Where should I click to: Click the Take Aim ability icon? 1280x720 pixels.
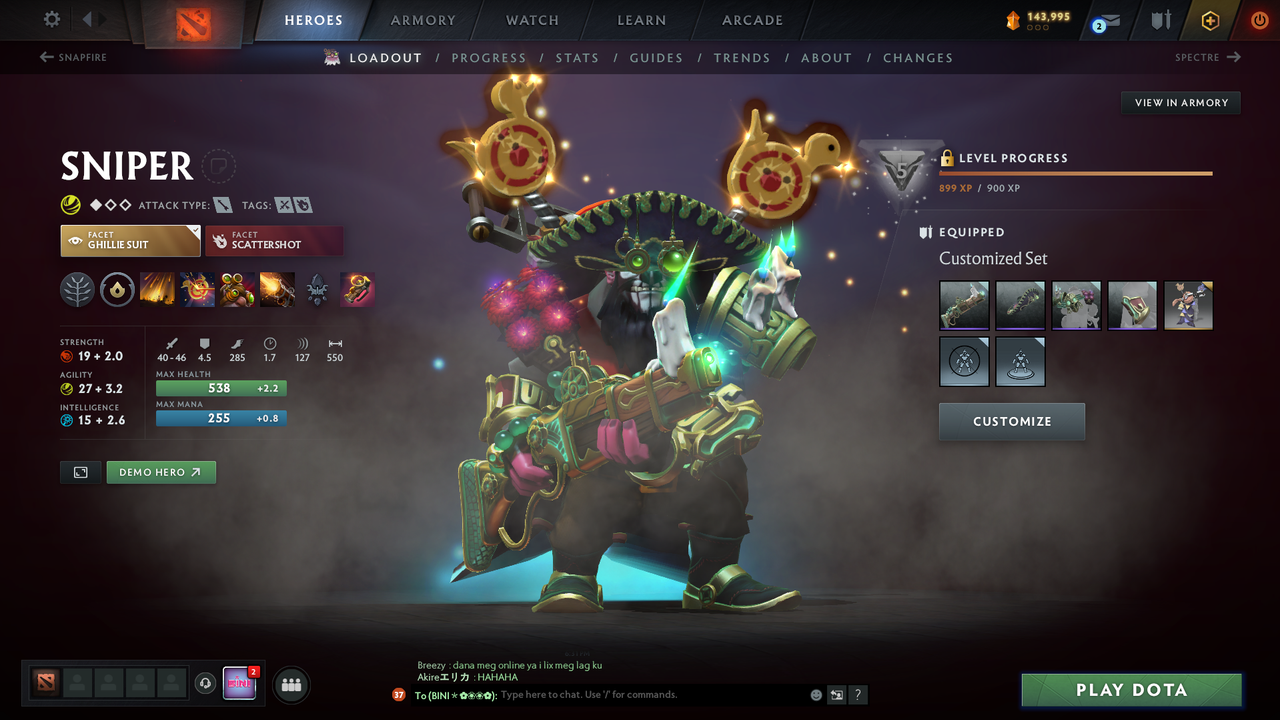coord(237,290)
